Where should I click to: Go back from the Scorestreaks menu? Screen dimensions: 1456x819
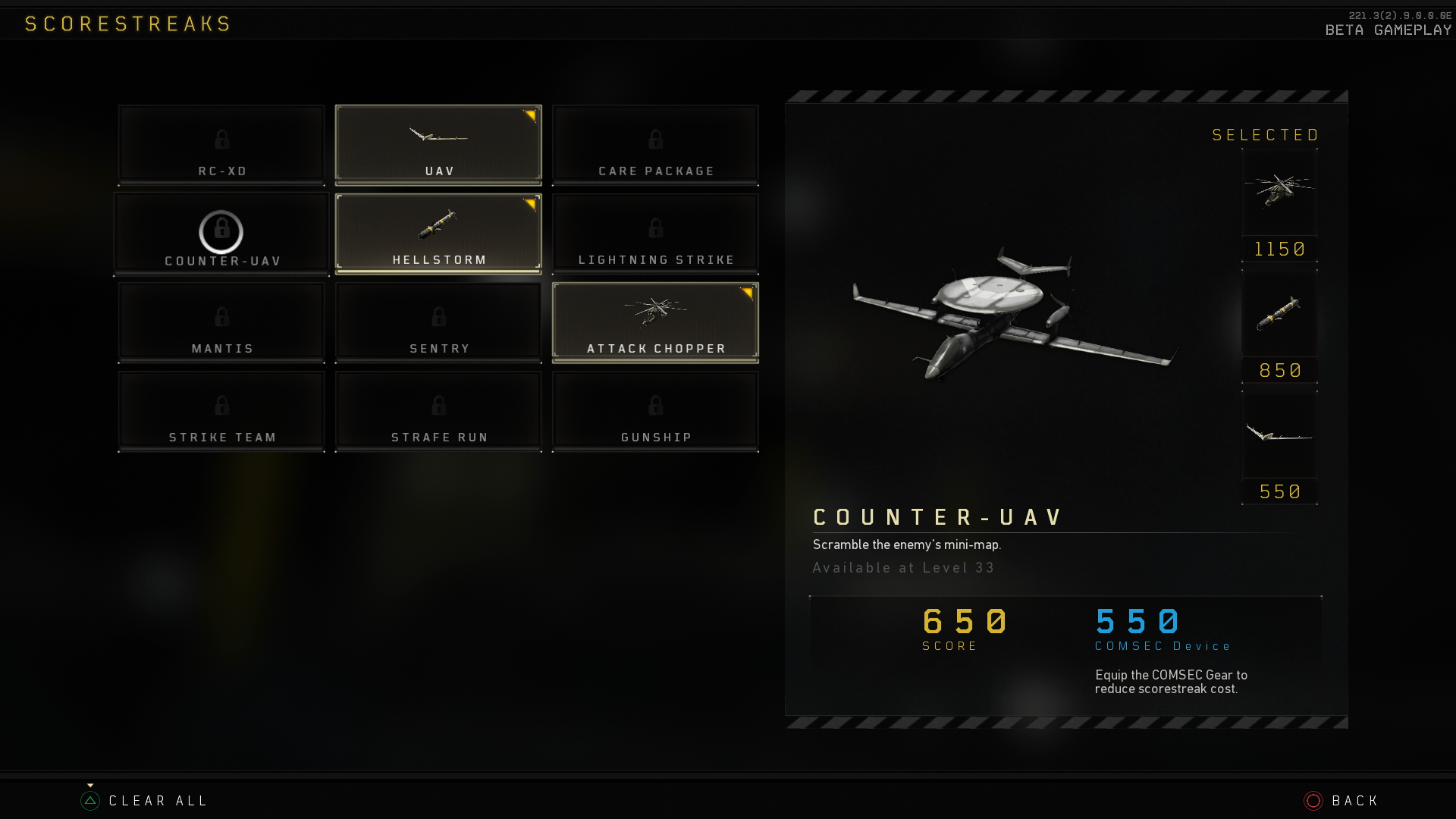click(1341, 801)
